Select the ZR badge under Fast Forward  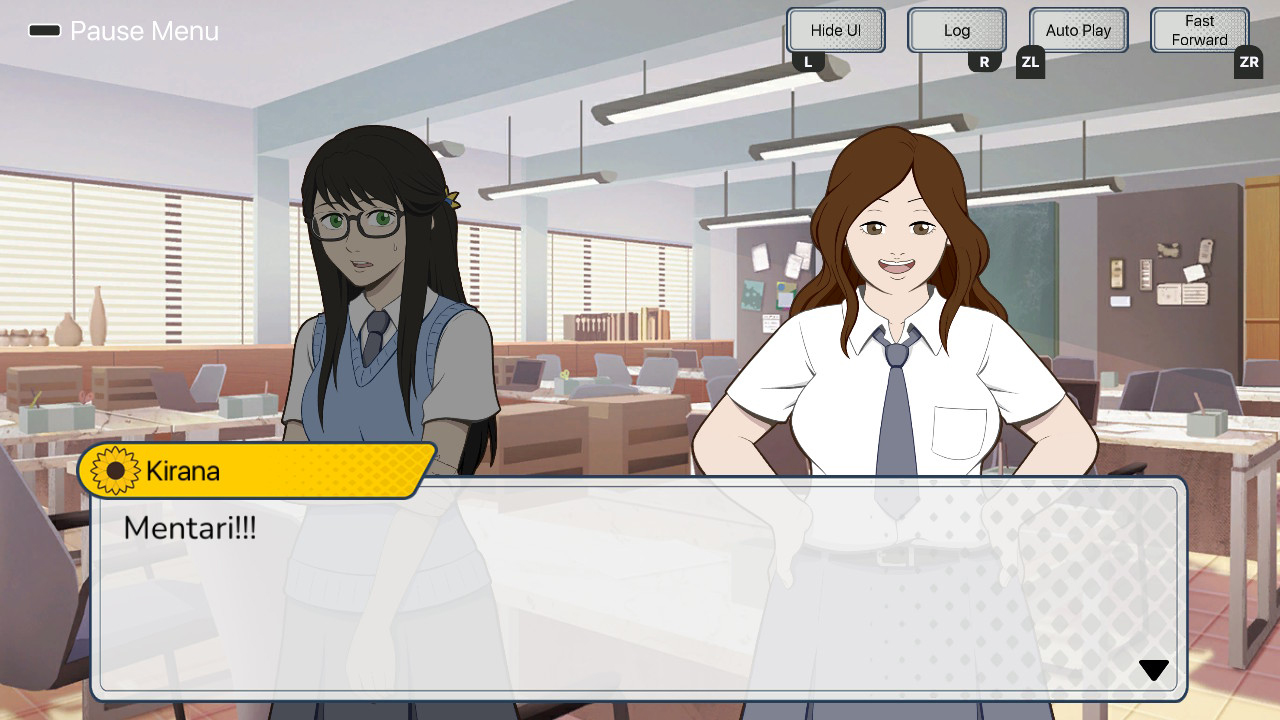click(x=1248, y=61)
